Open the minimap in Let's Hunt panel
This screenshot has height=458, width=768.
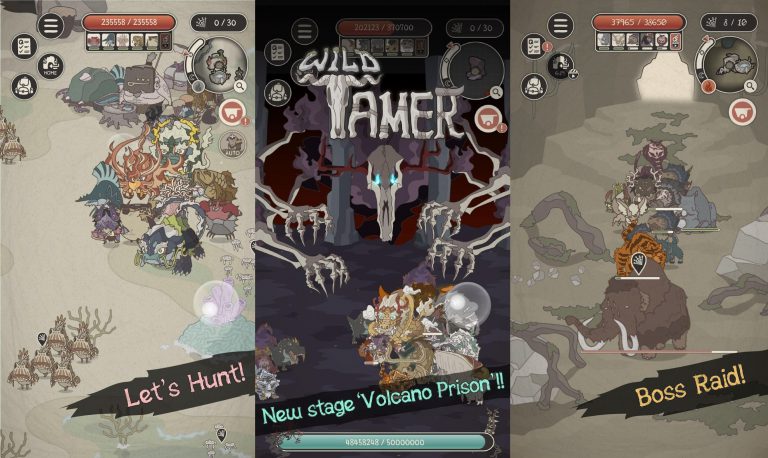pyautogui.click(x=217, y=65)
